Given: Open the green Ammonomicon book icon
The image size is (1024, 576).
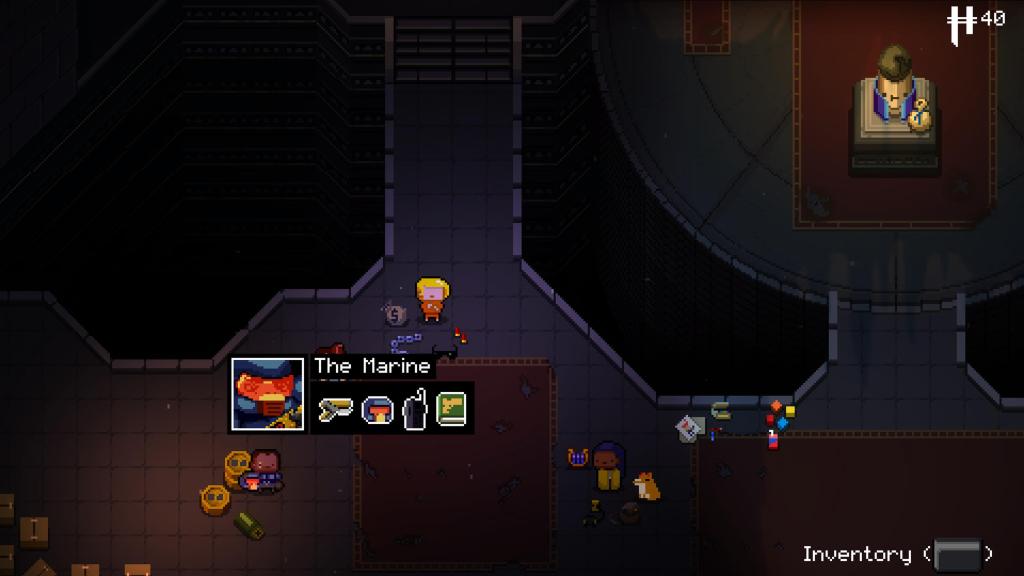Looking at the screenshot, I should click(452, 409).
